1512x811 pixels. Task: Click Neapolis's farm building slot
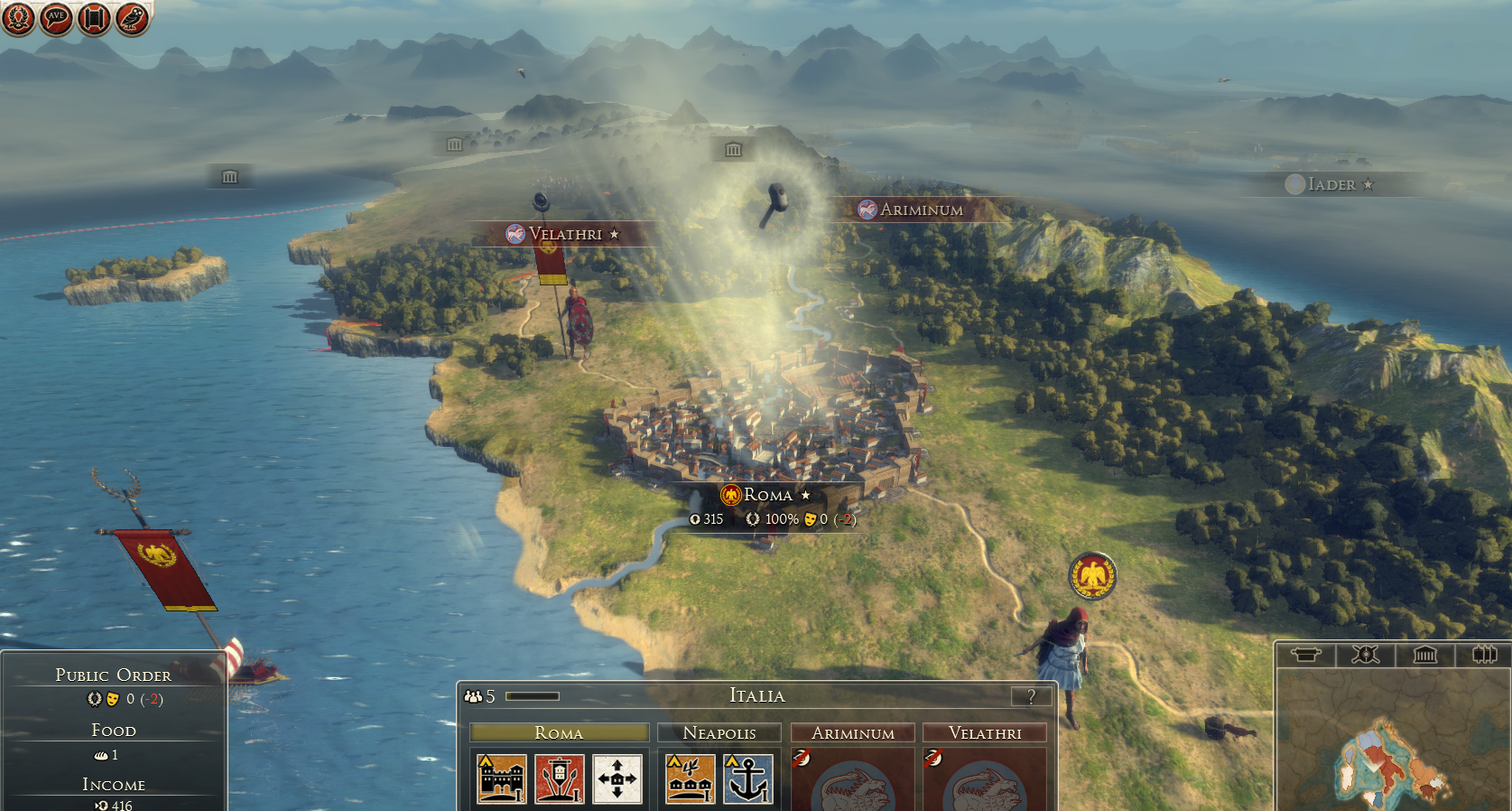coord(691,778)
